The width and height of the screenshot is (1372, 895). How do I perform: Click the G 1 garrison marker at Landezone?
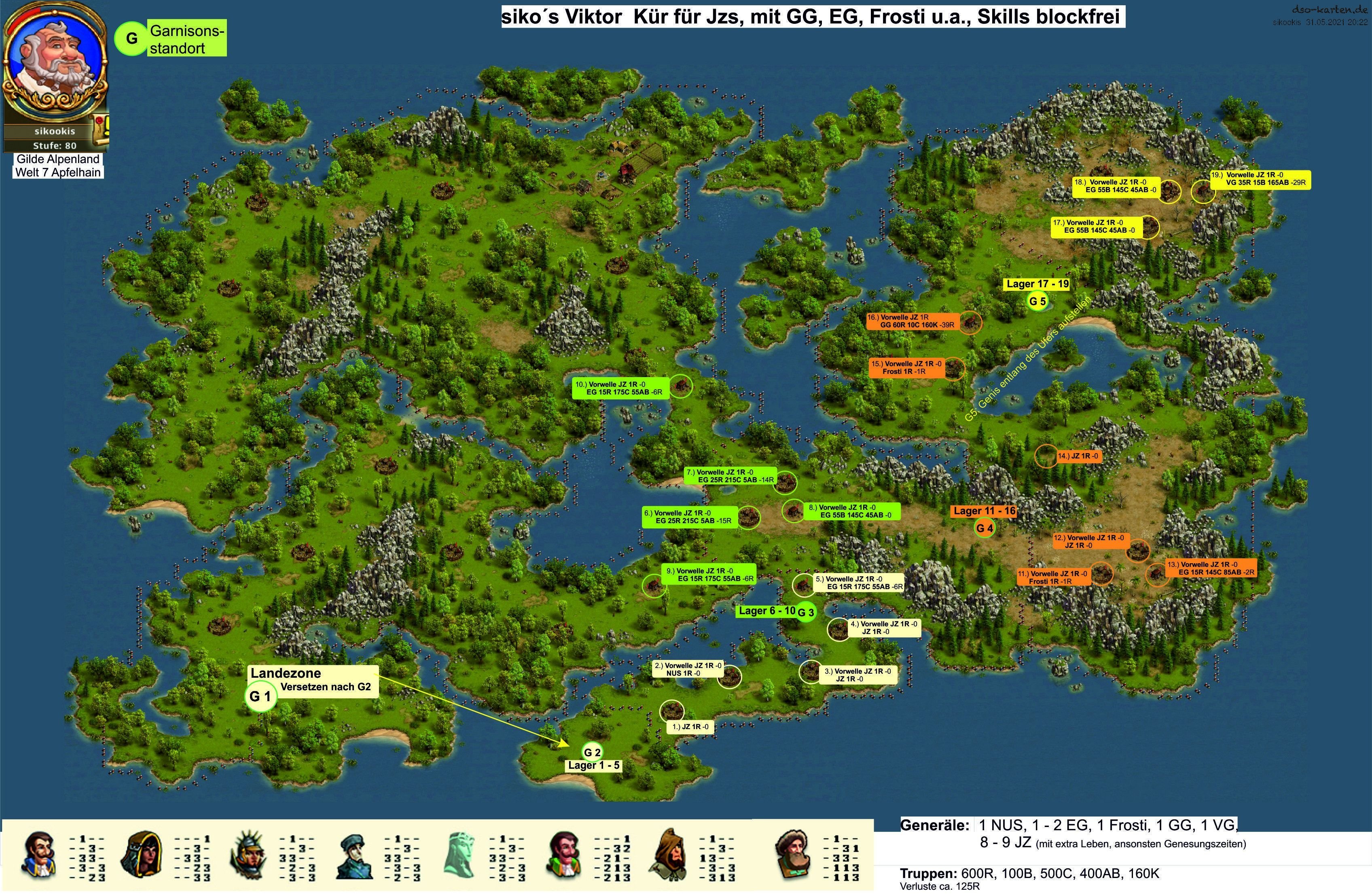click(260, 696)
